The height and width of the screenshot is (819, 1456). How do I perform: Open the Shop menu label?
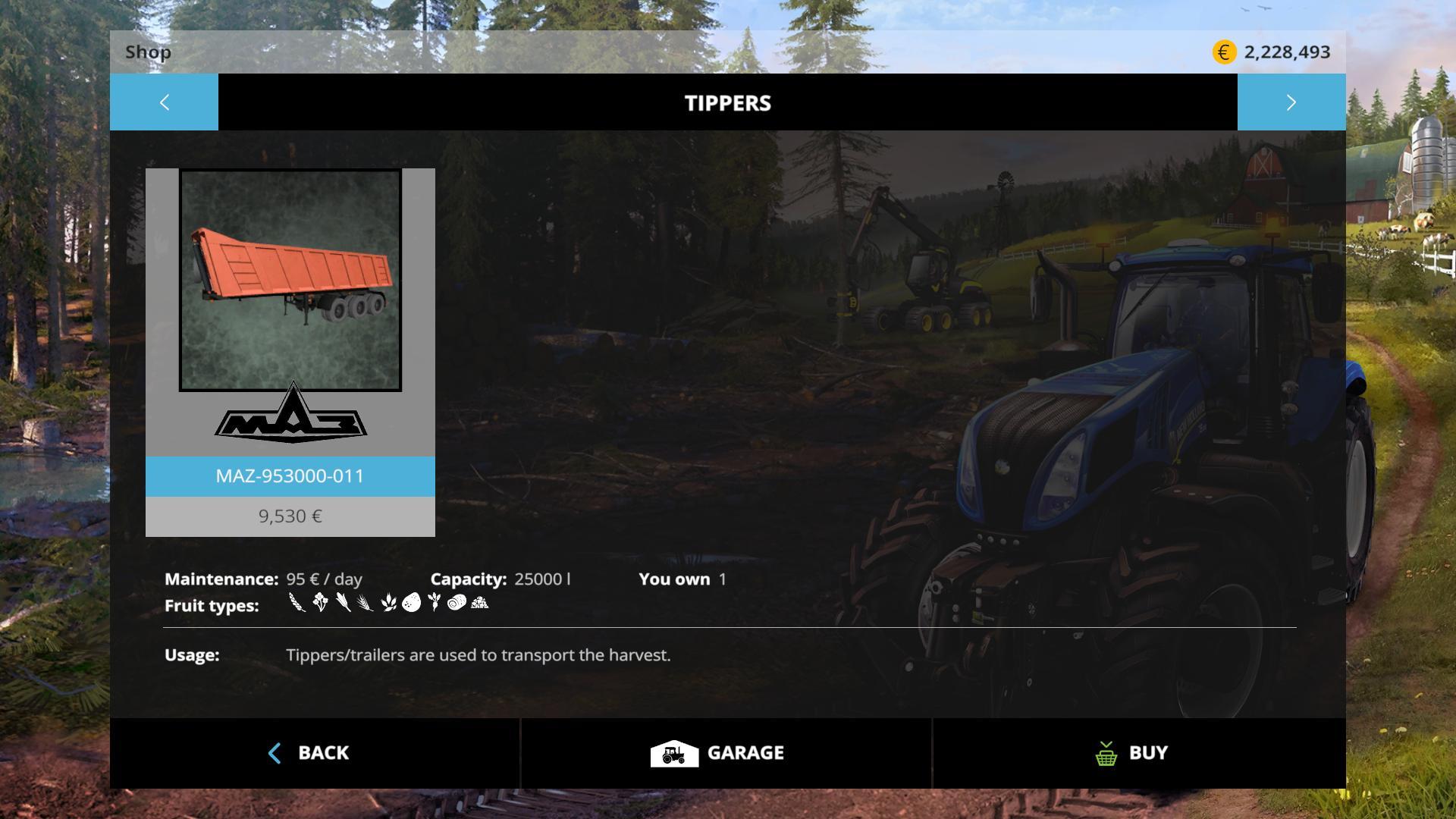(x=149, y=52)
